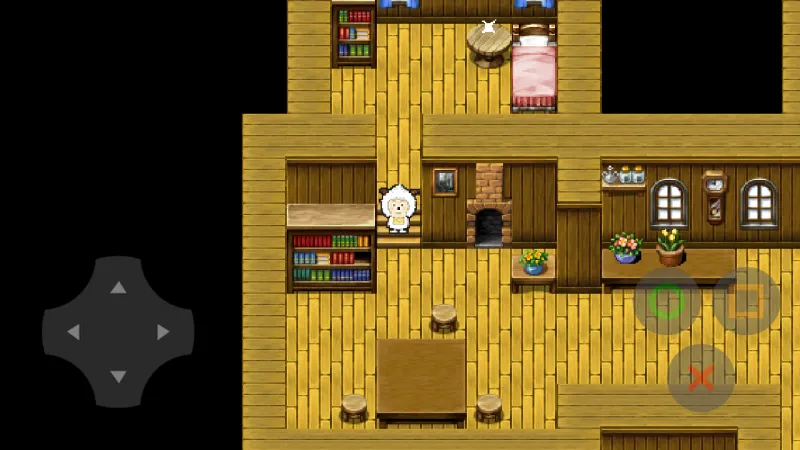Tap the red X cancel button
This screenshot has height=450, width=800.
701,378
